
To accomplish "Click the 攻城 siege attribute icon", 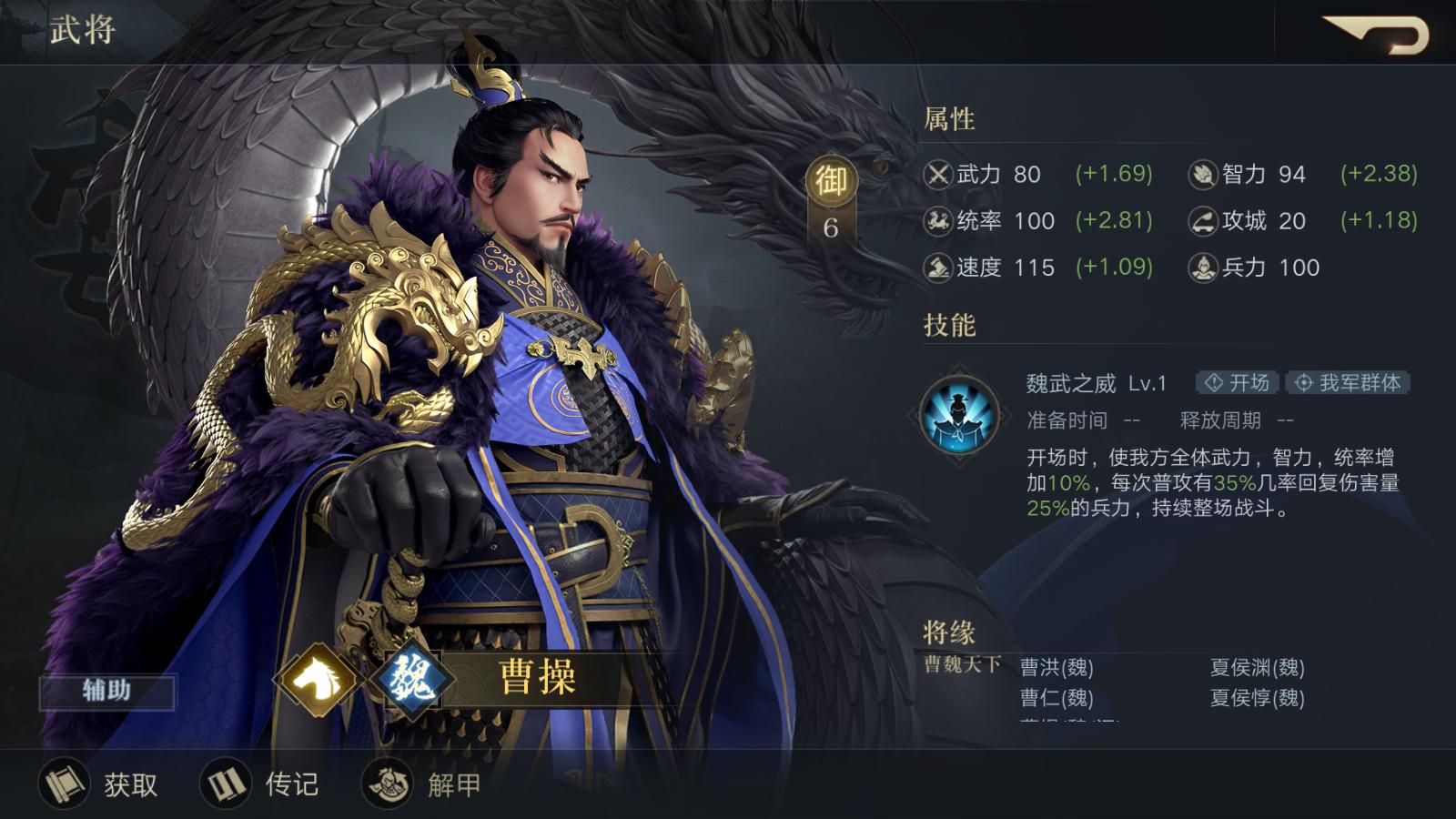I will 1203,221.
